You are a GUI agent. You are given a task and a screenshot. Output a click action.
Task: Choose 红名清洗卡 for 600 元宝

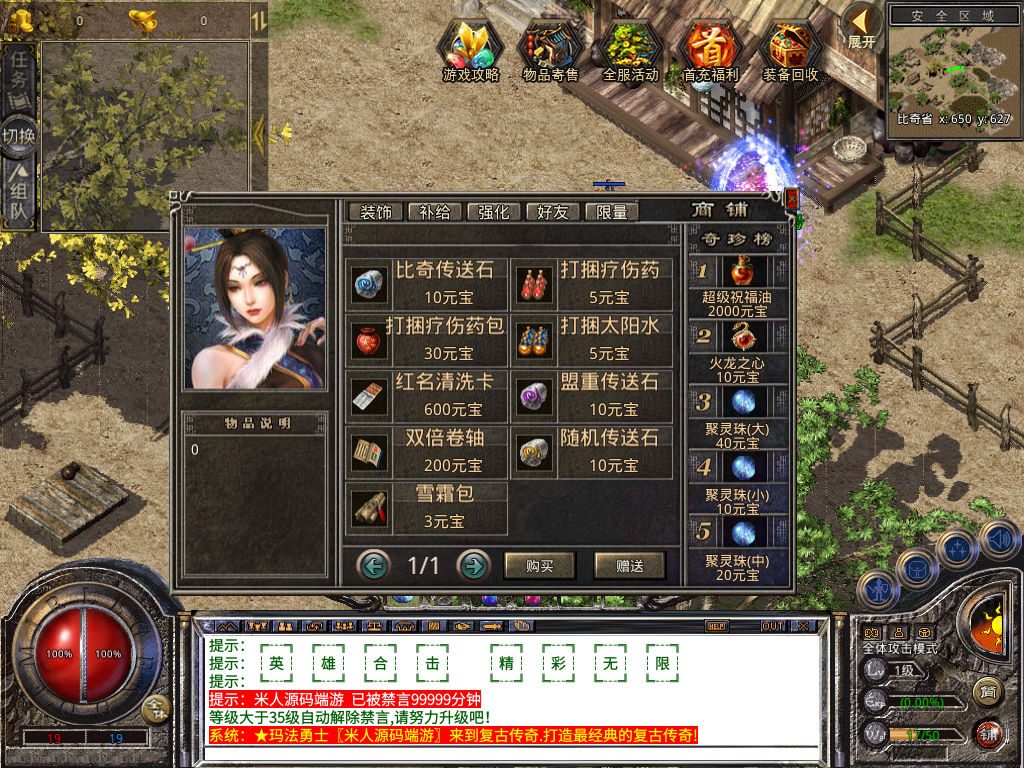pyautogui.click(x=428, y=395)
